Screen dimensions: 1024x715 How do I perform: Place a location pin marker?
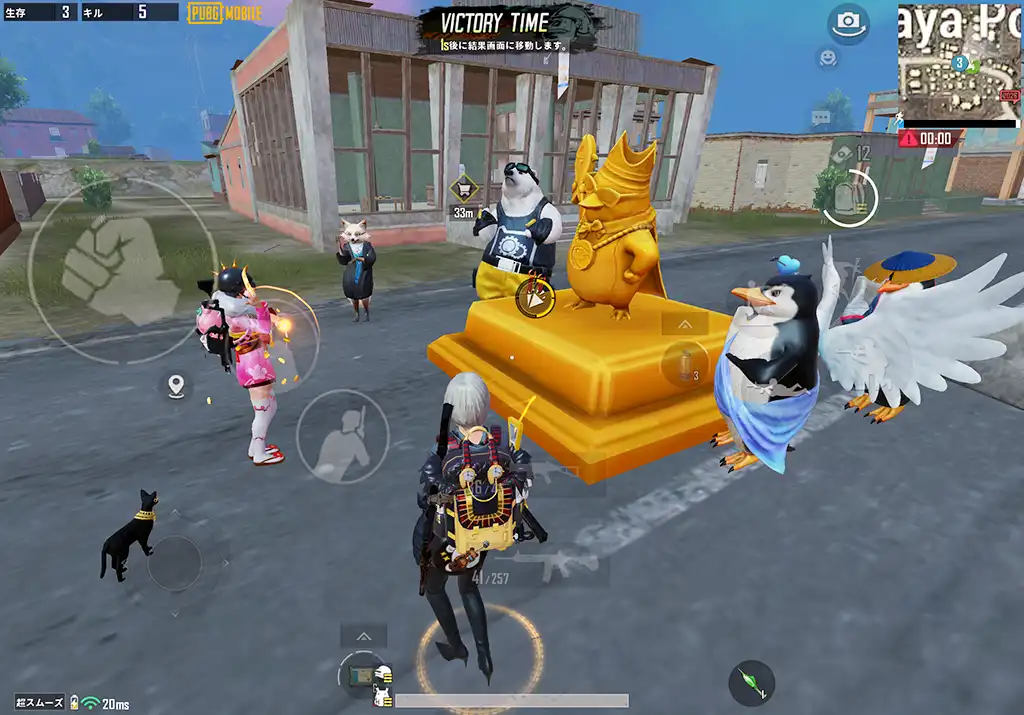pyautogui.click(x=177, y=386)
